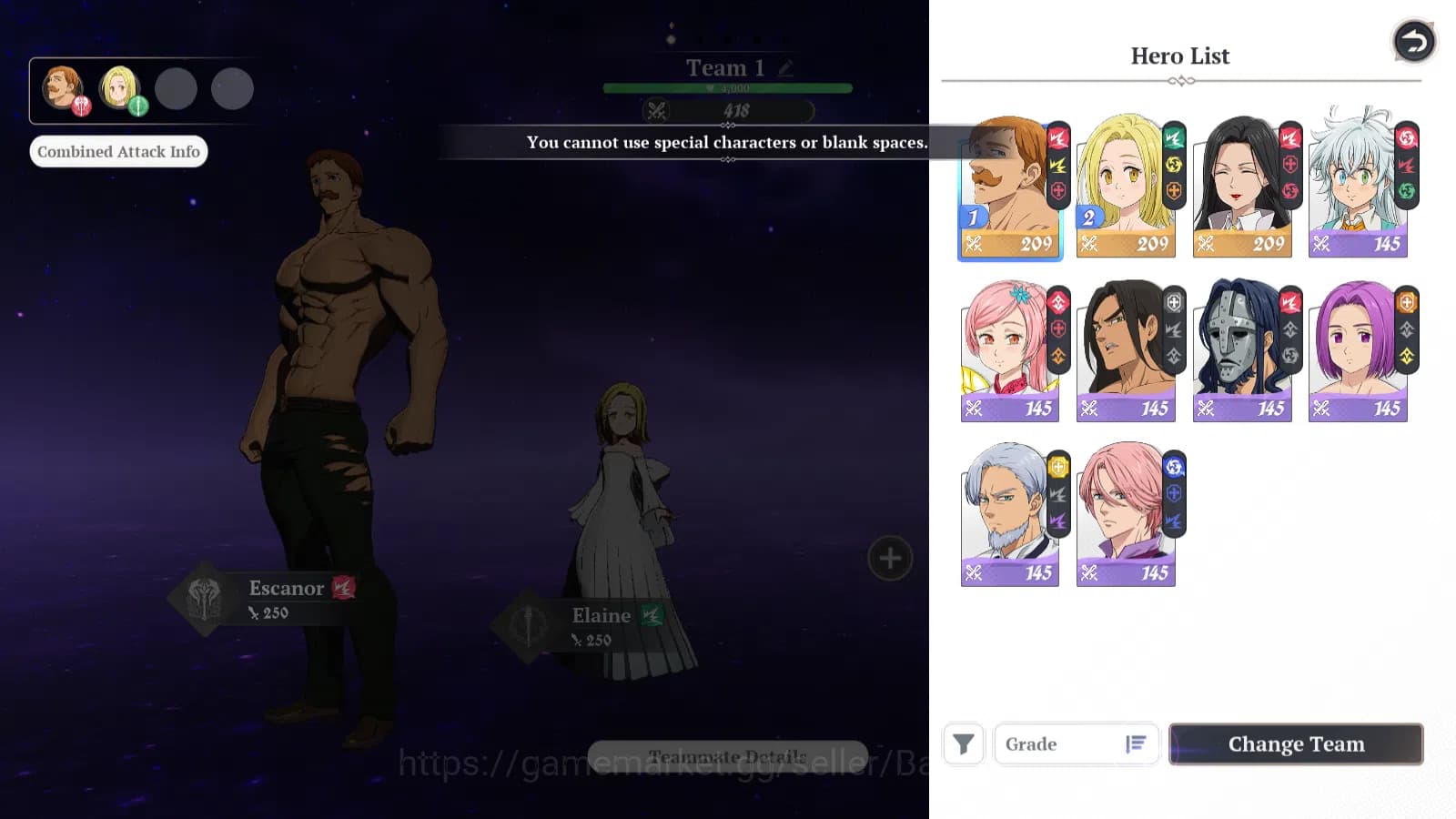Toggle the green indicator on Elaine's mini portrait
Viewport: 1456px width, 819px height.
(136, 106)
